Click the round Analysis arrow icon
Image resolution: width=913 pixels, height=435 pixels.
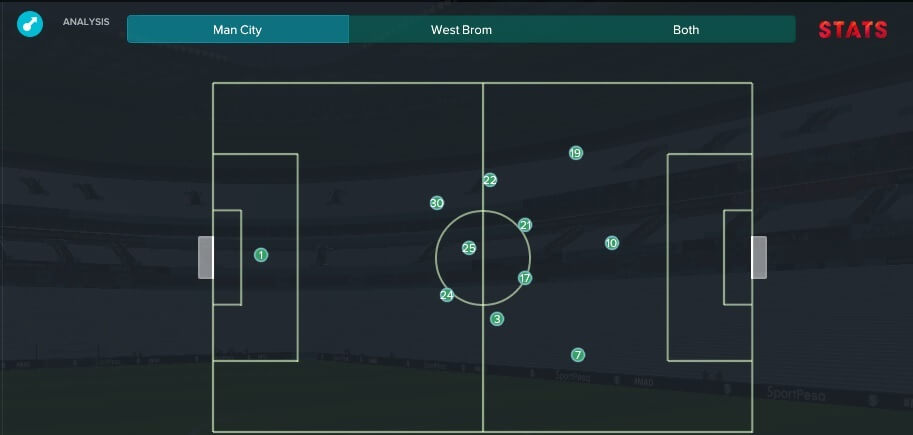pyautogui.click(x=30, y=23)
